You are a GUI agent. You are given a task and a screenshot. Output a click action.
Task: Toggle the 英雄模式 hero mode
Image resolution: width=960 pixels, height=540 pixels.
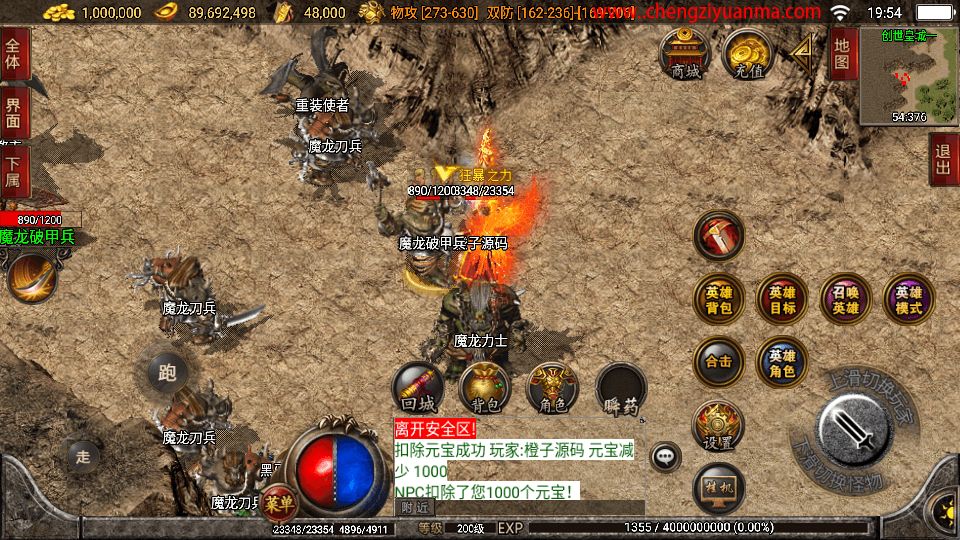tap(908, 300)
